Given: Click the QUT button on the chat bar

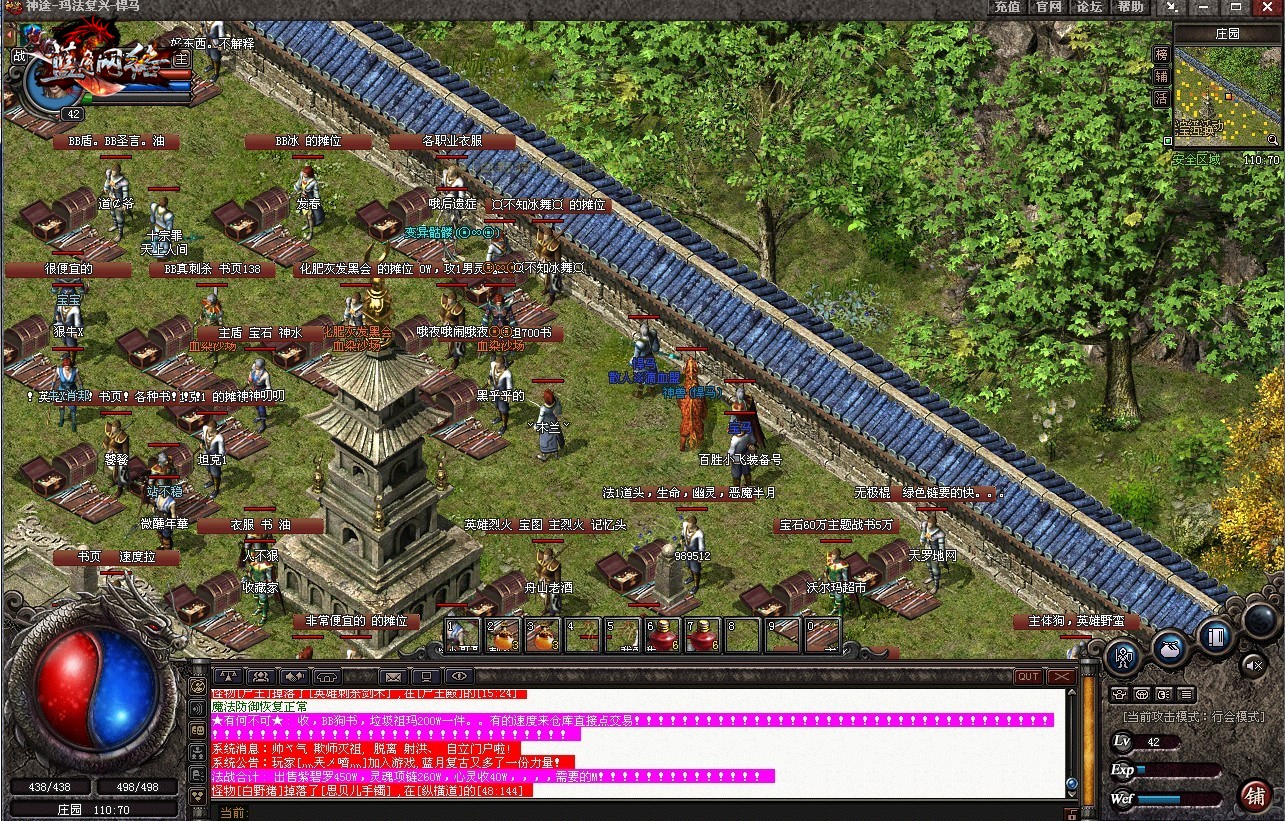Looking at the screenshot, I should pos(1028,677).
